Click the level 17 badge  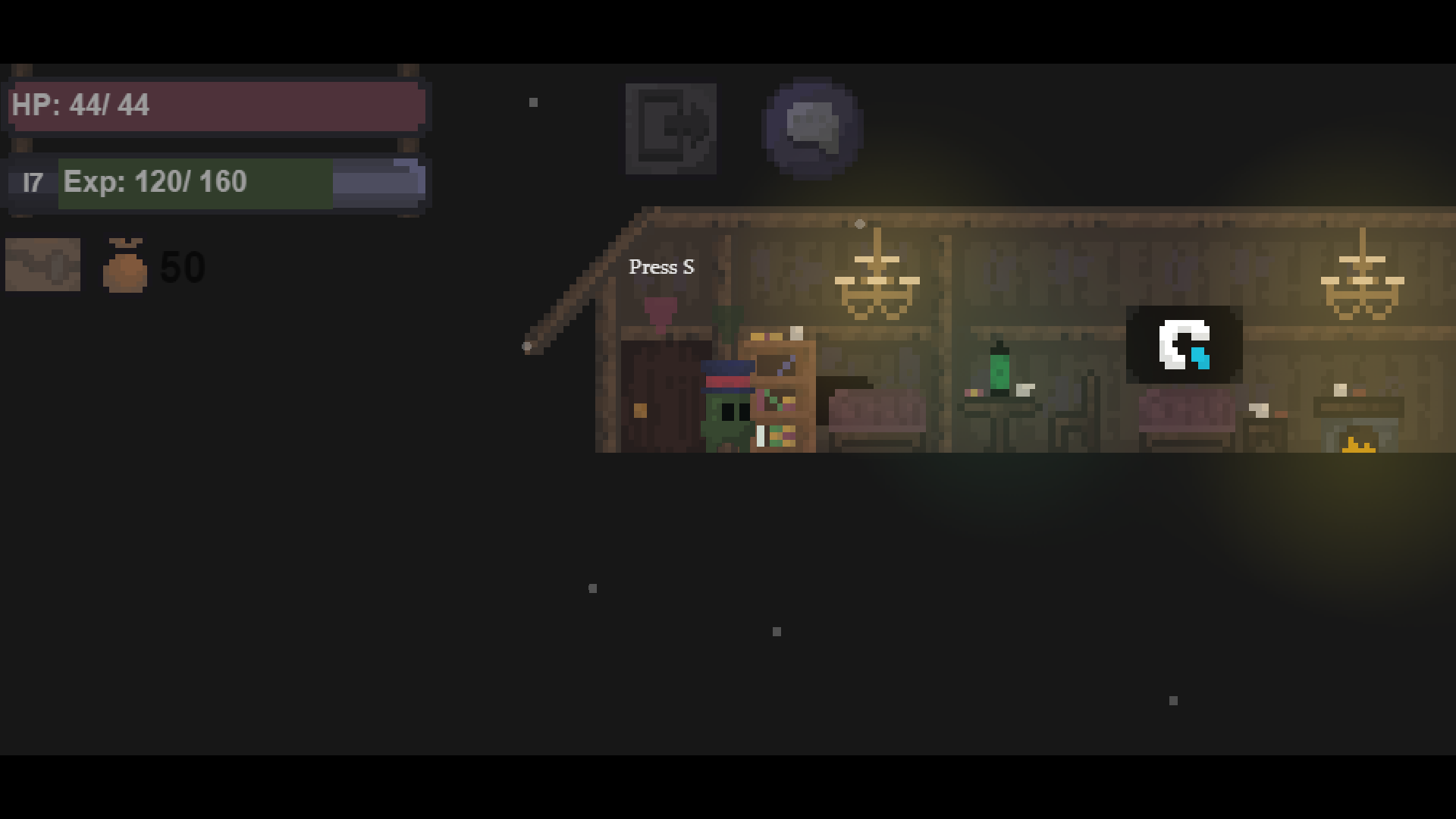tap(32, 182)
